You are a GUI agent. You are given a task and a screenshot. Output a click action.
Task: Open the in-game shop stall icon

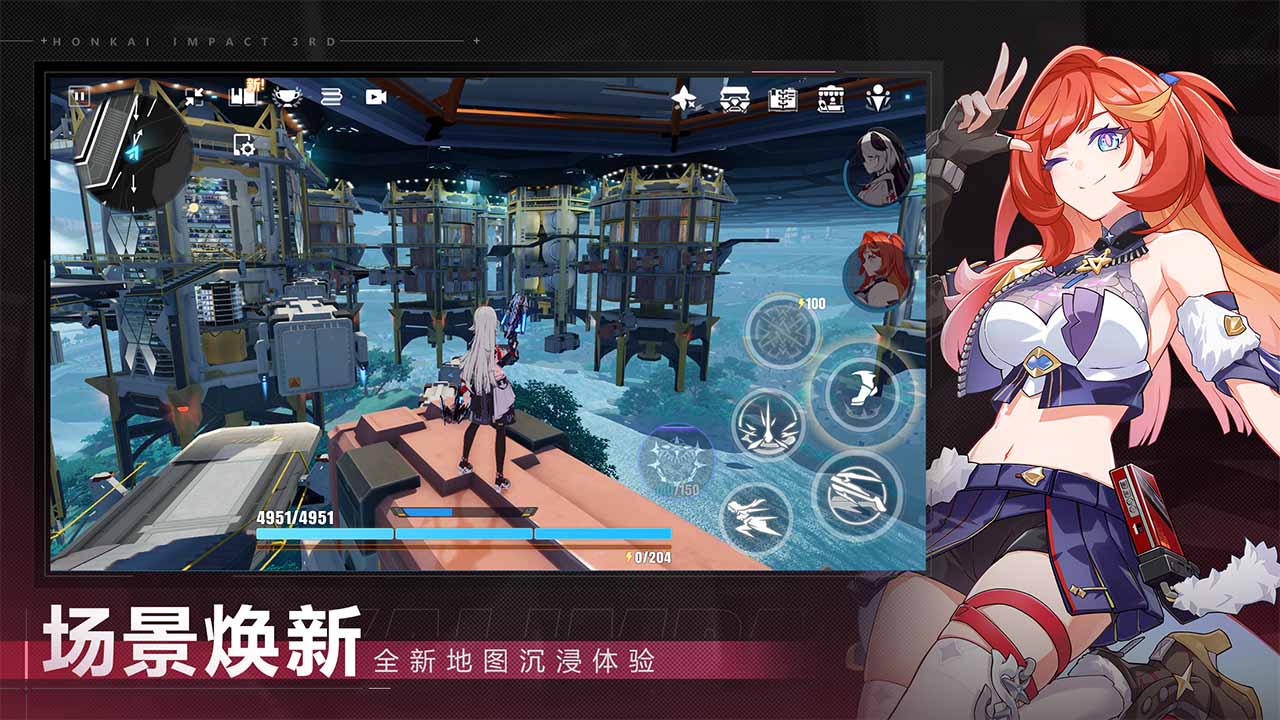pos(832,99)
